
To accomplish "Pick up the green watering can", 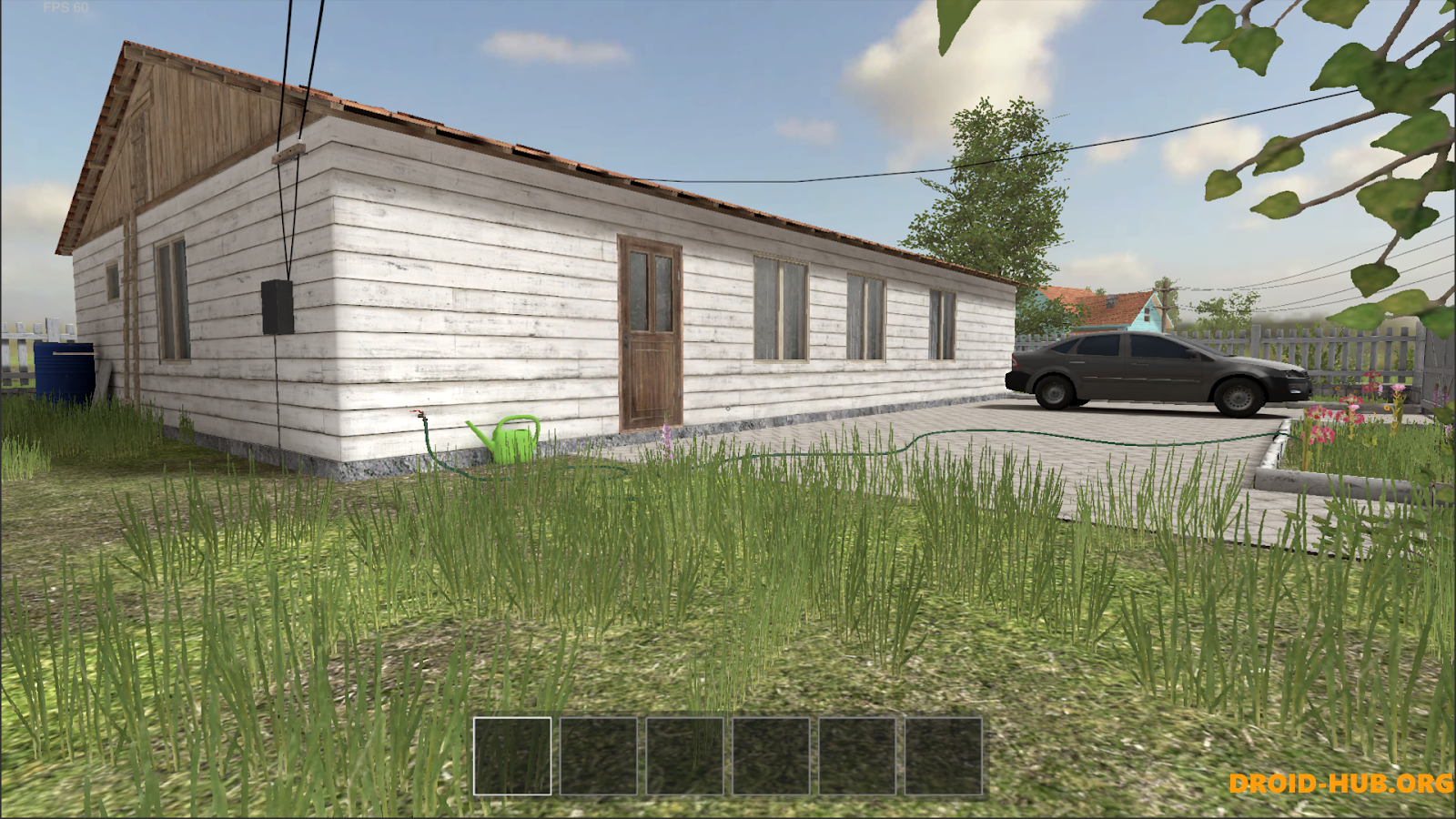I will point(510,444).
